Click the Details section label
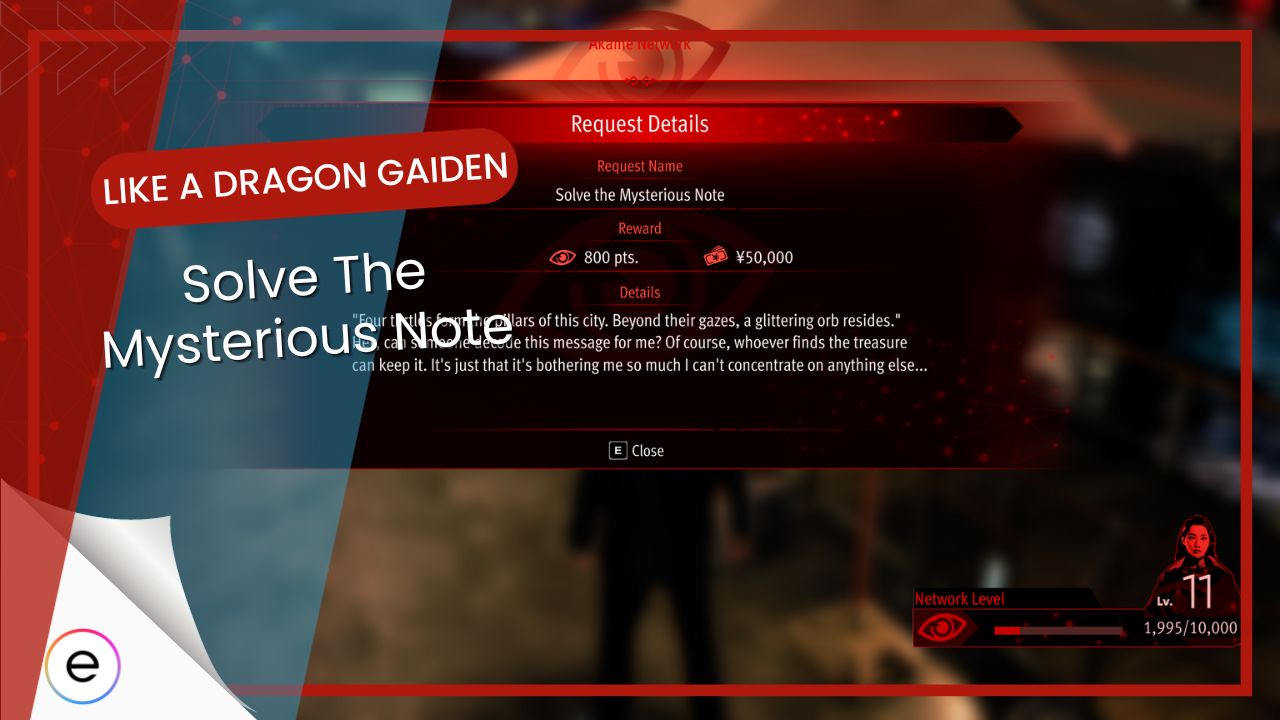This screenshot has width=1280, height=720. click(639, 292)
